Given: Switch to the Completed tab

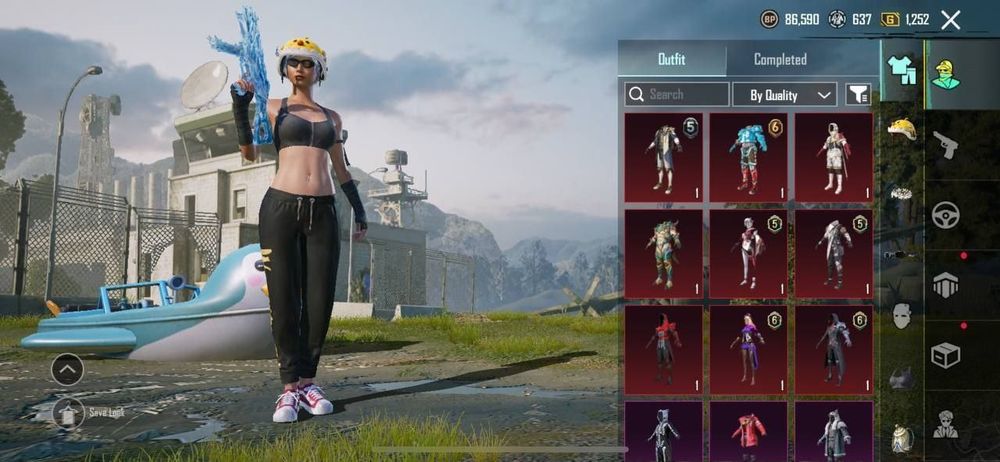Looking at the screenshot, I should 780,60.
